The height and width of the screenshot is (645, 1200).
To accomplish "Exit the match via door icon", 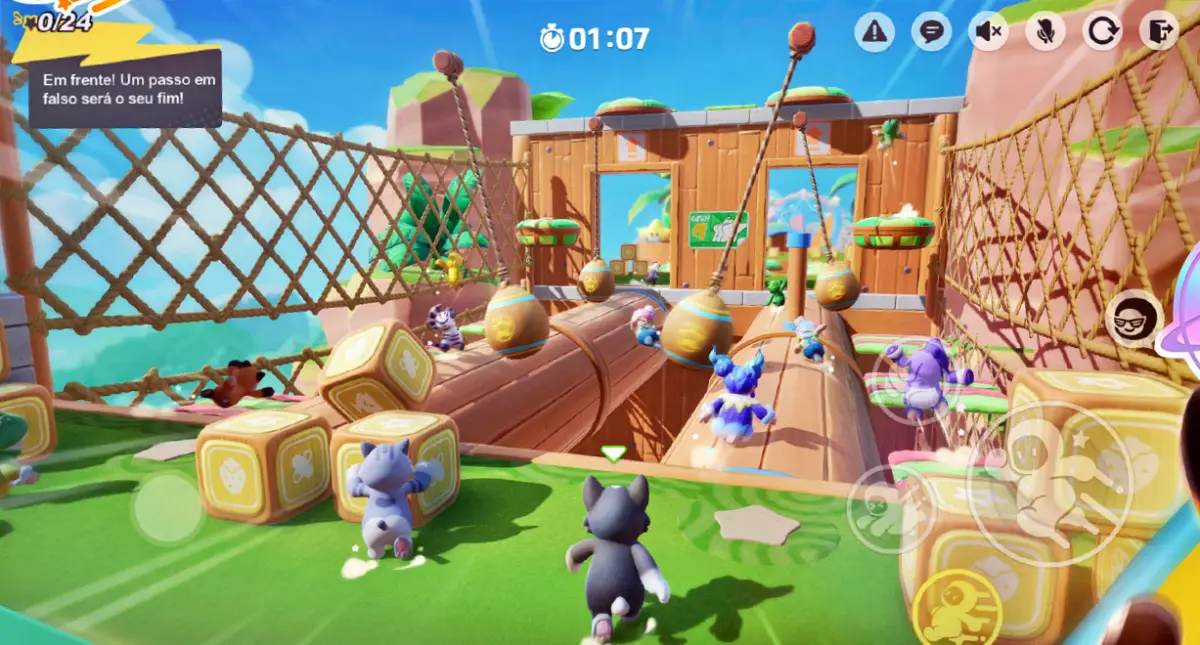I will [1159, 32].
